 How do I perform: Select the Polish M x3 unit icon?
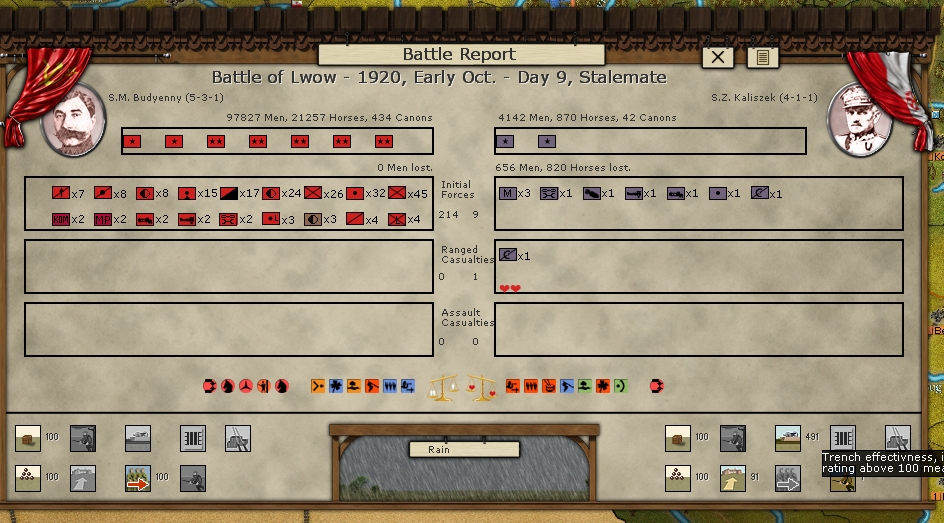pyautogui.click(x=507, y=193)
